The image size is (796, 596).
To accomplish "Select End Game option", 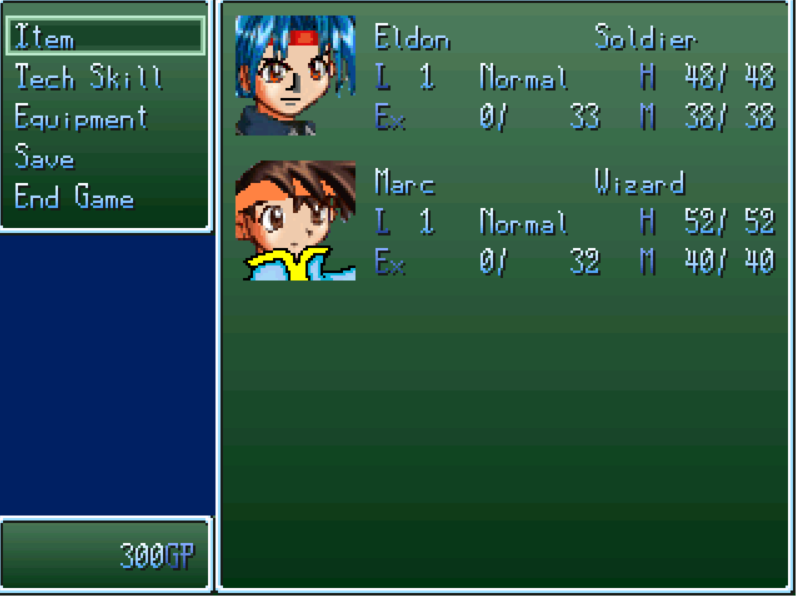I will [x=74, y=198].
